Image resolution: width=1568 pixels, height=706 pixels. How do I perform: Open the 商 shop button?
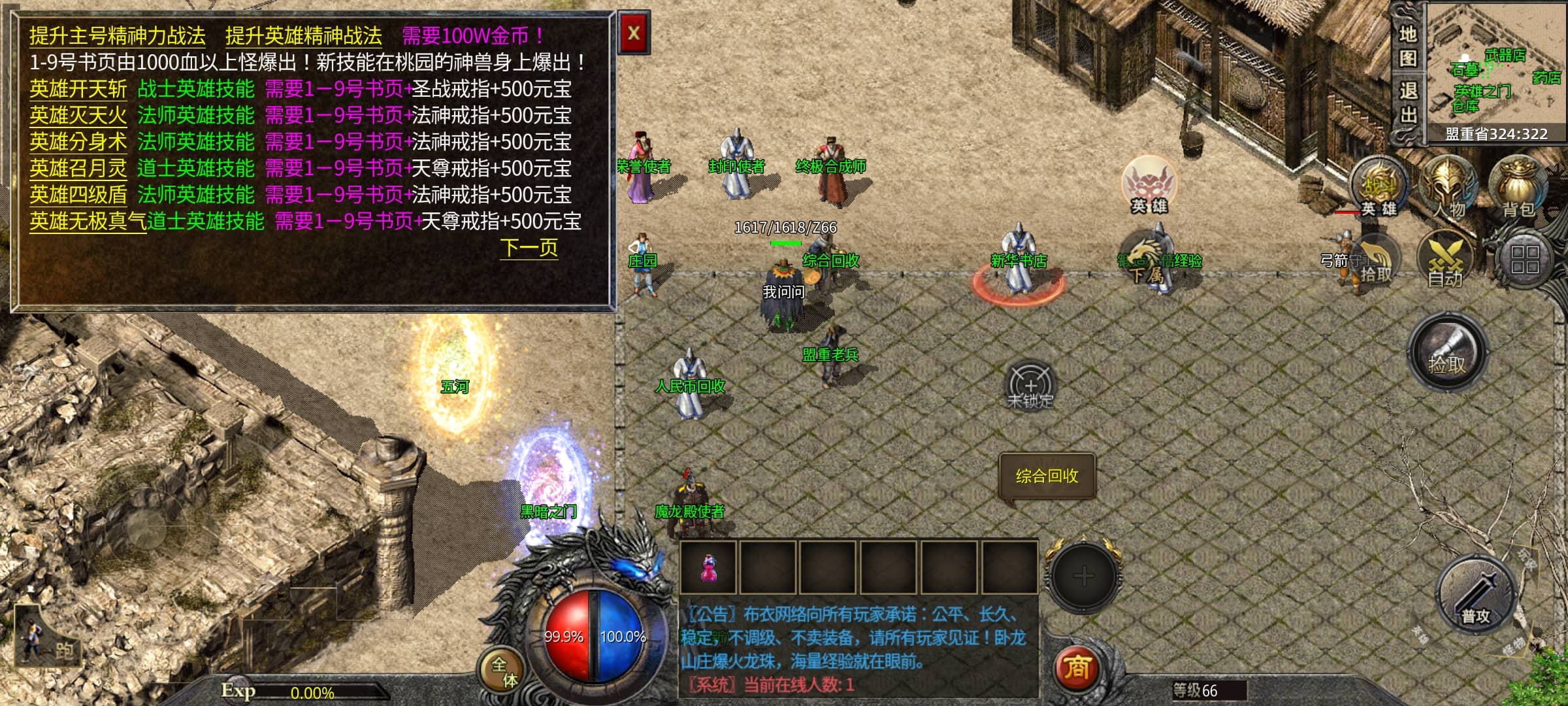point(1077,668)
